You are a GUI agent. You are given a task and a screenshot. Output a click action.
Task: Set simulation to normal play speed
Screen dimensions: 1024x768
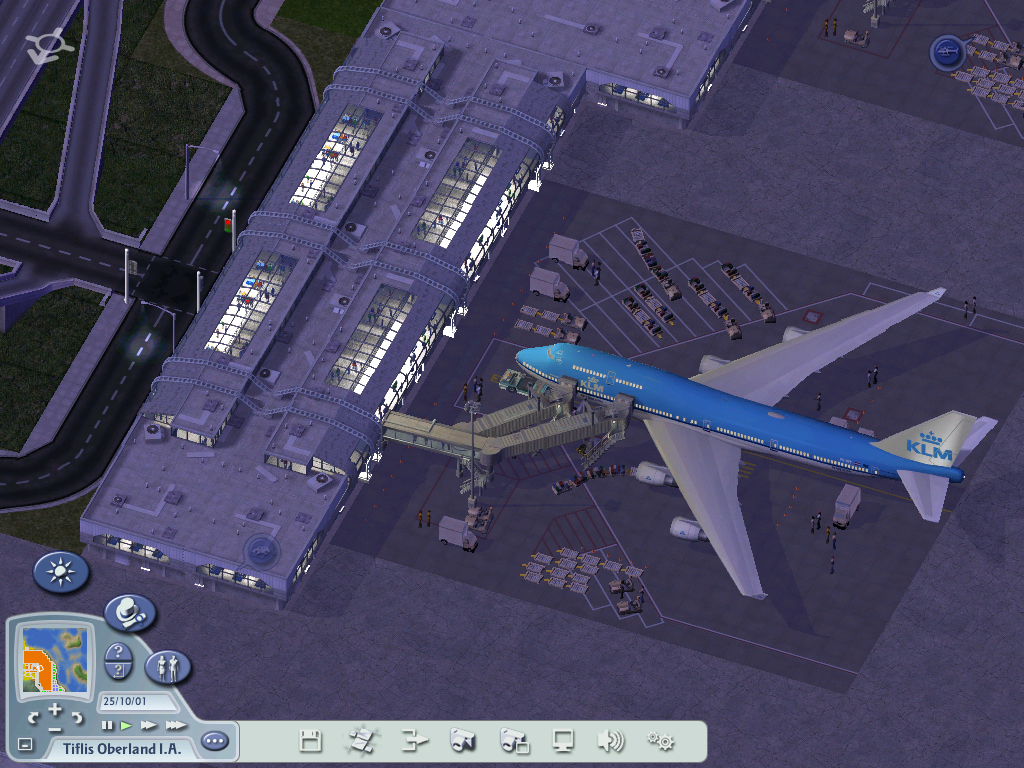click(x=126, y=725)
